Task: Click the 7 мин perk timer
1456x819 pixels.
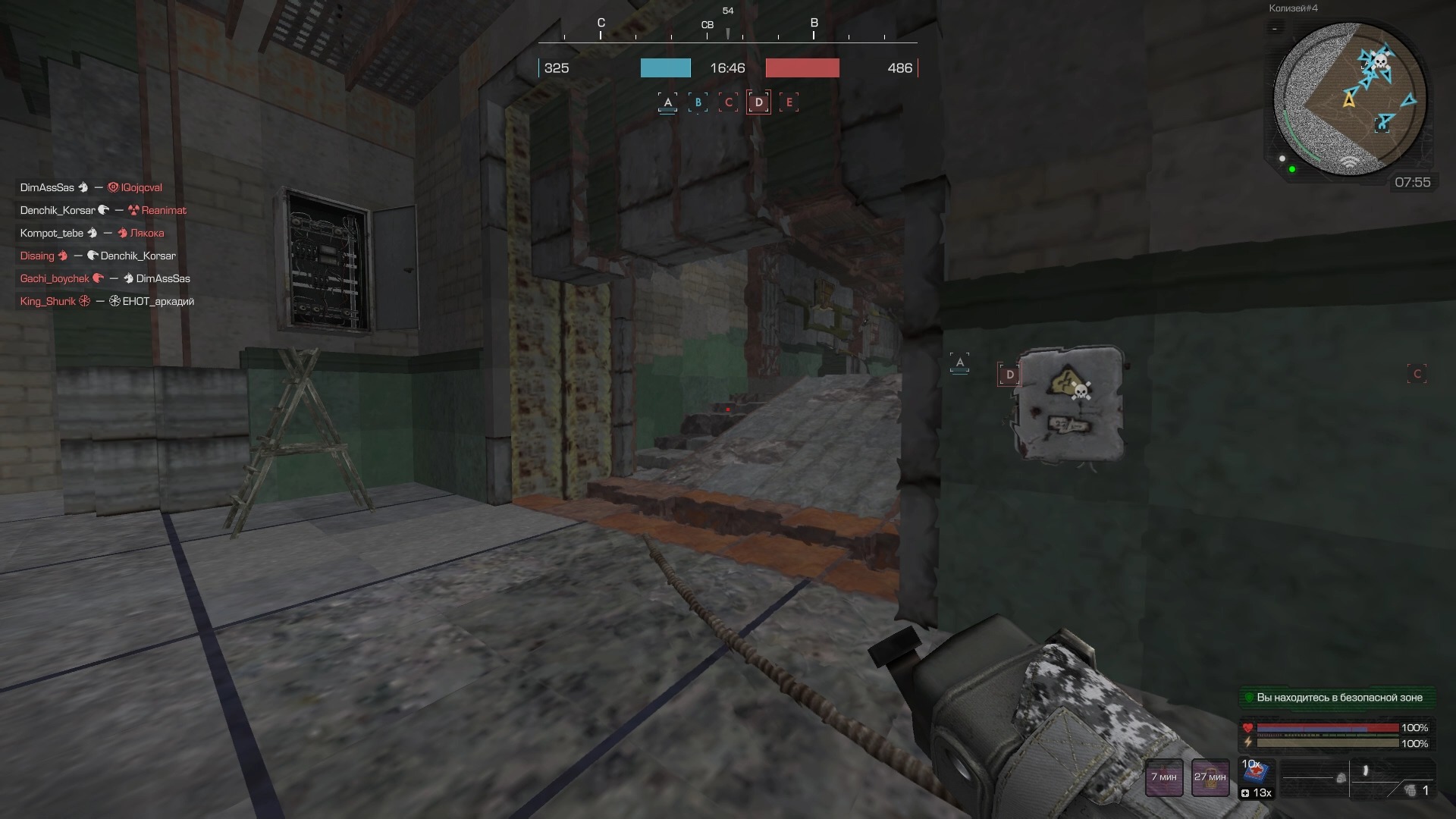Action: coord(1164,777)
